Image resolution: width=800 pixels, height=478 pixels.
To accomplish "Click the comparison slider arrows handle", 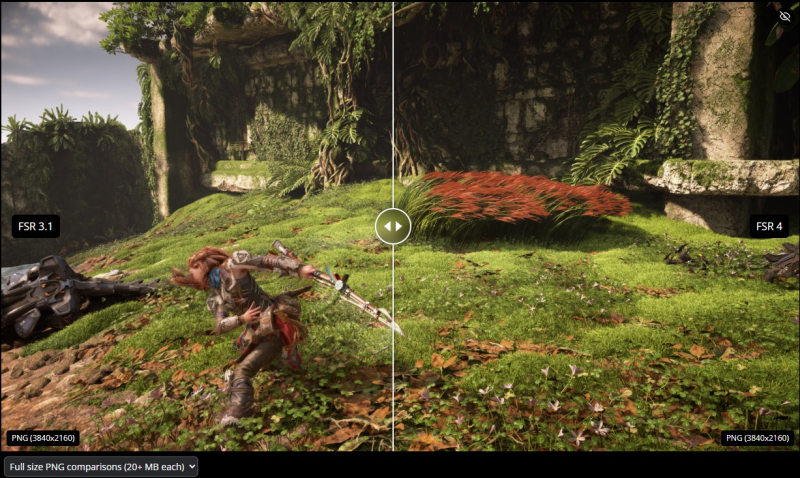I will pyautogui.click(x=393, y=226).
